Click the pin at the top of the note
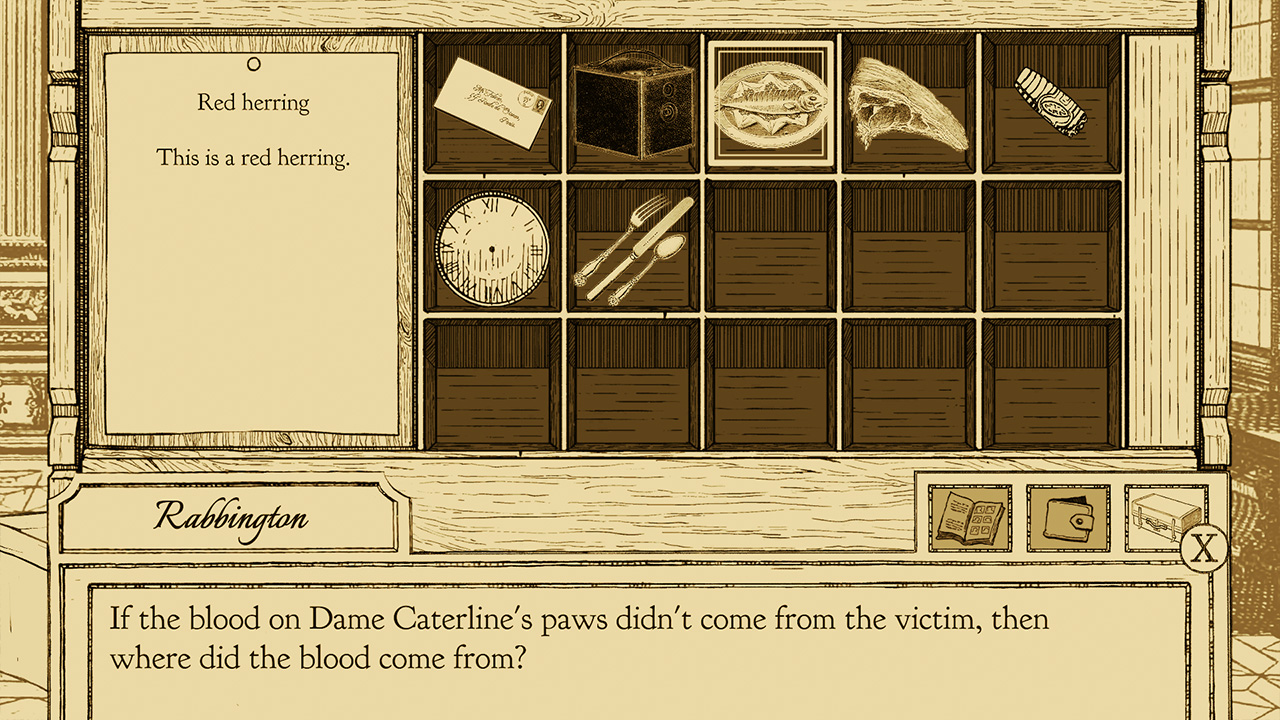 pyautogui.click(x=255, y=66)
